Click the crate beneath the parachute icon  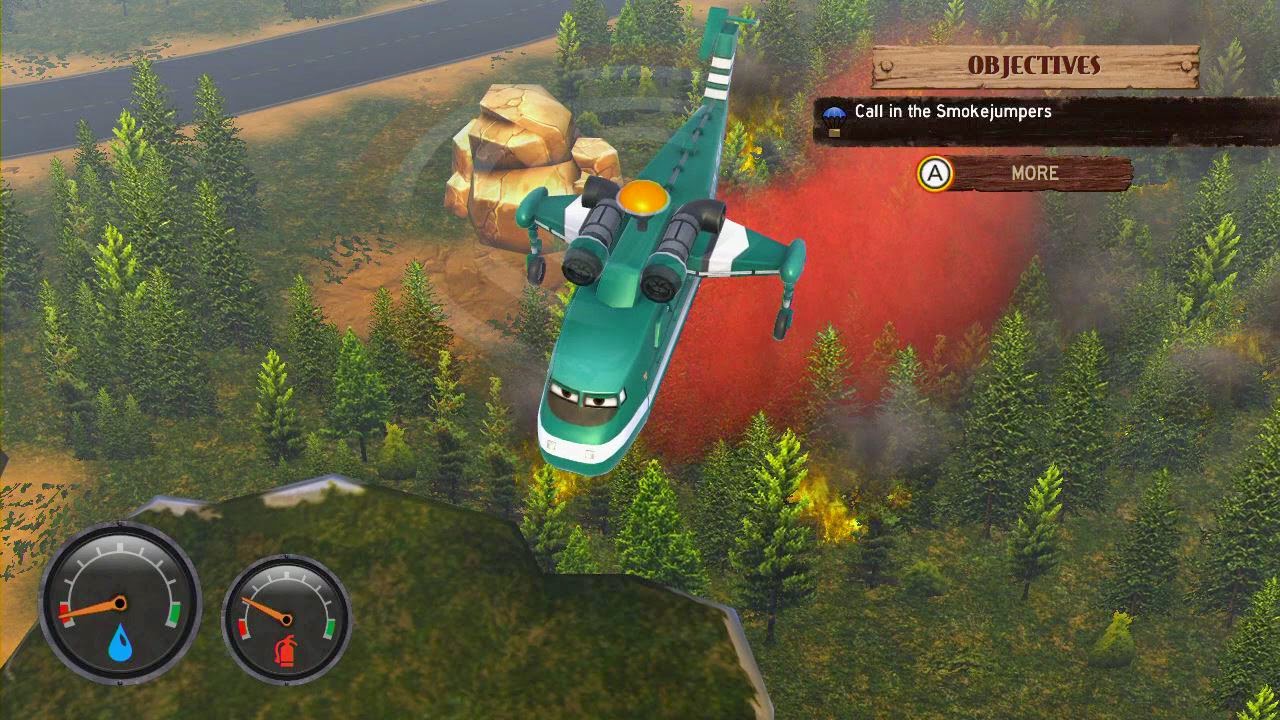pyautogui.click(x=835, y=132)
